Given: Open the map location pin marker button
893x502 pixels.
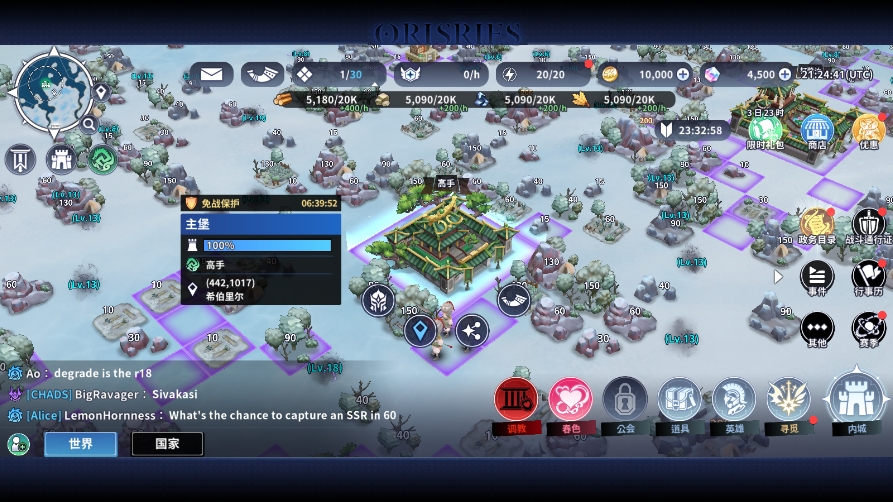Looking at the screenshot, I should coord(101,92).
